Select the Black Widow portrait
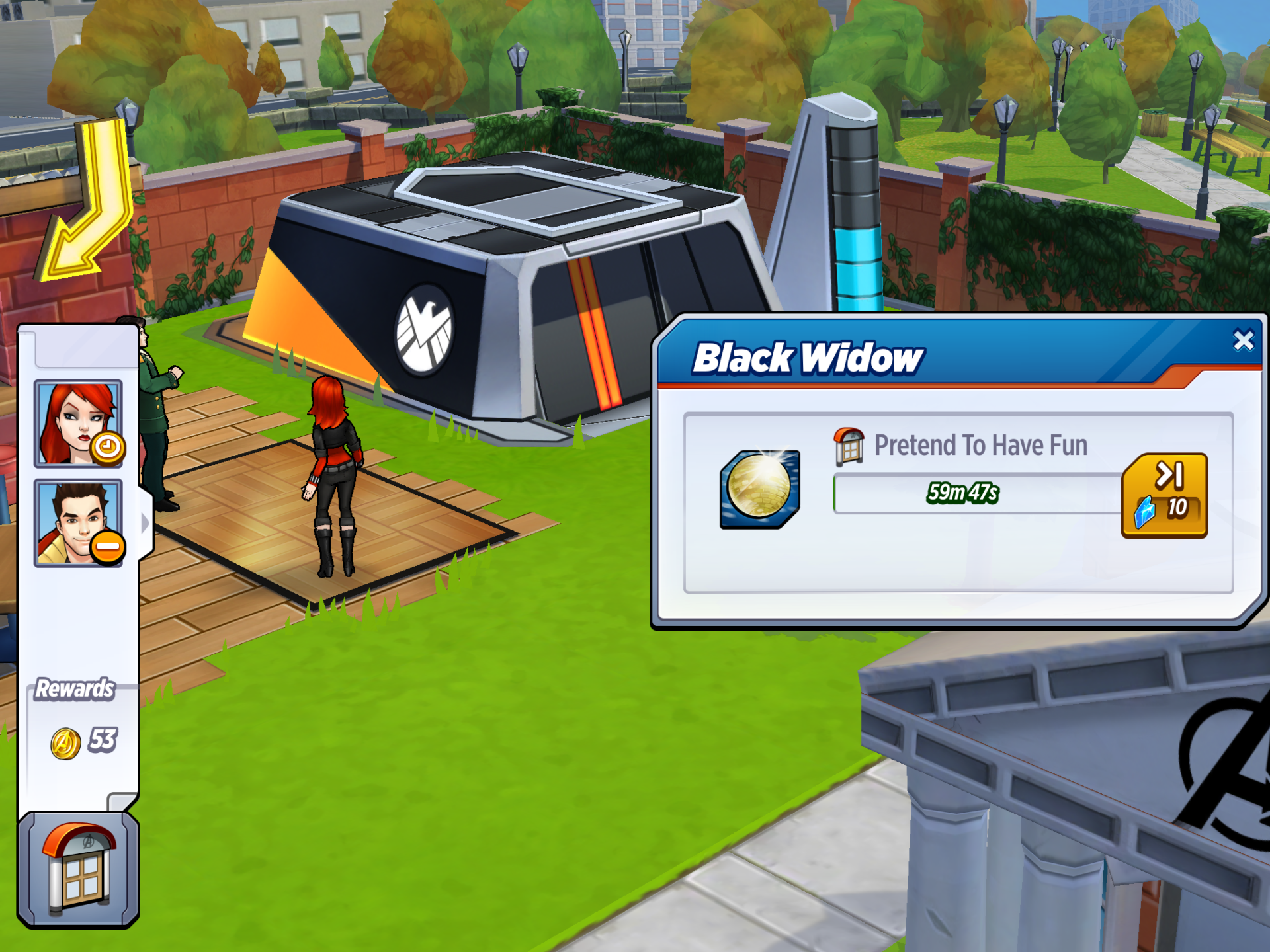 point(78,424)
